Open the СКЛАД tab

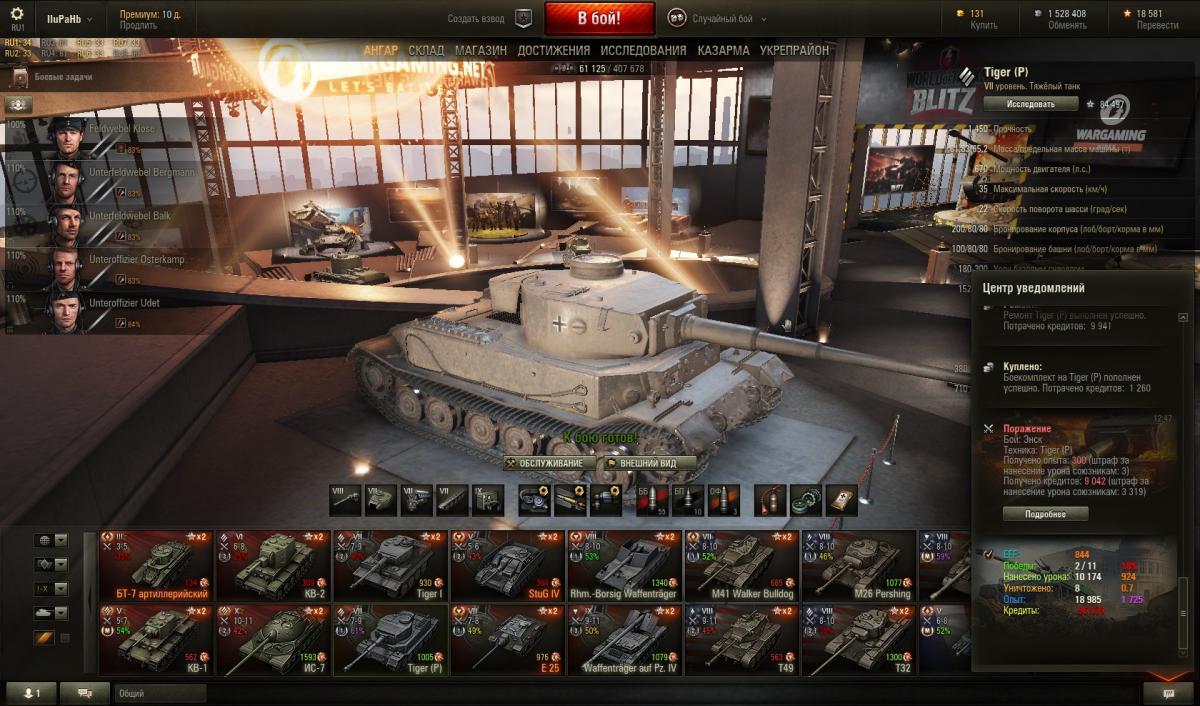(x=426, y=50)
